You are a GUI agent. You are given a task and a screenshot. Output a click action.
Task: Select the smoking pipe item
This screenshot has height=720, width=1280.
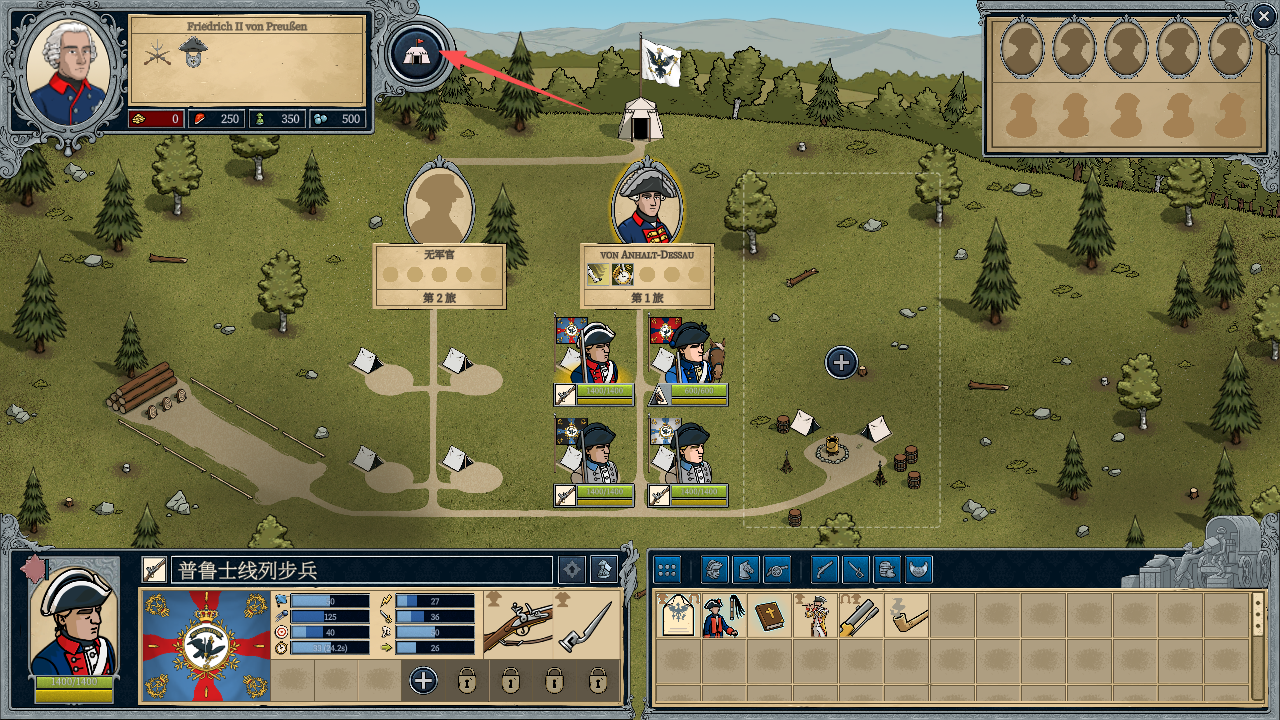point(905,616)
